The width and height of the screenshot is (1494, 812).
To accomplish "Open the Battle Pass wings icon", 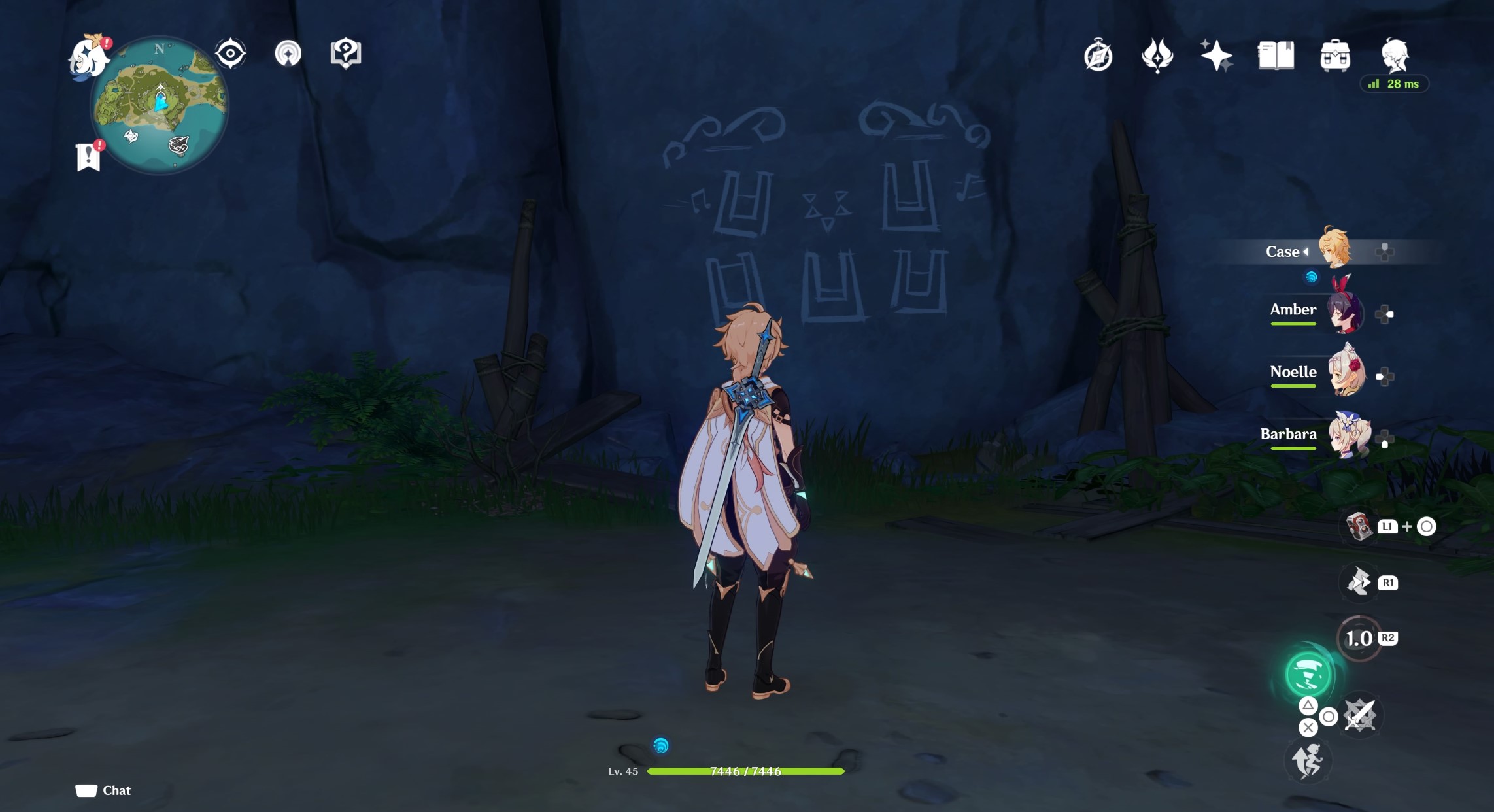I will [x=1157, y=56].
